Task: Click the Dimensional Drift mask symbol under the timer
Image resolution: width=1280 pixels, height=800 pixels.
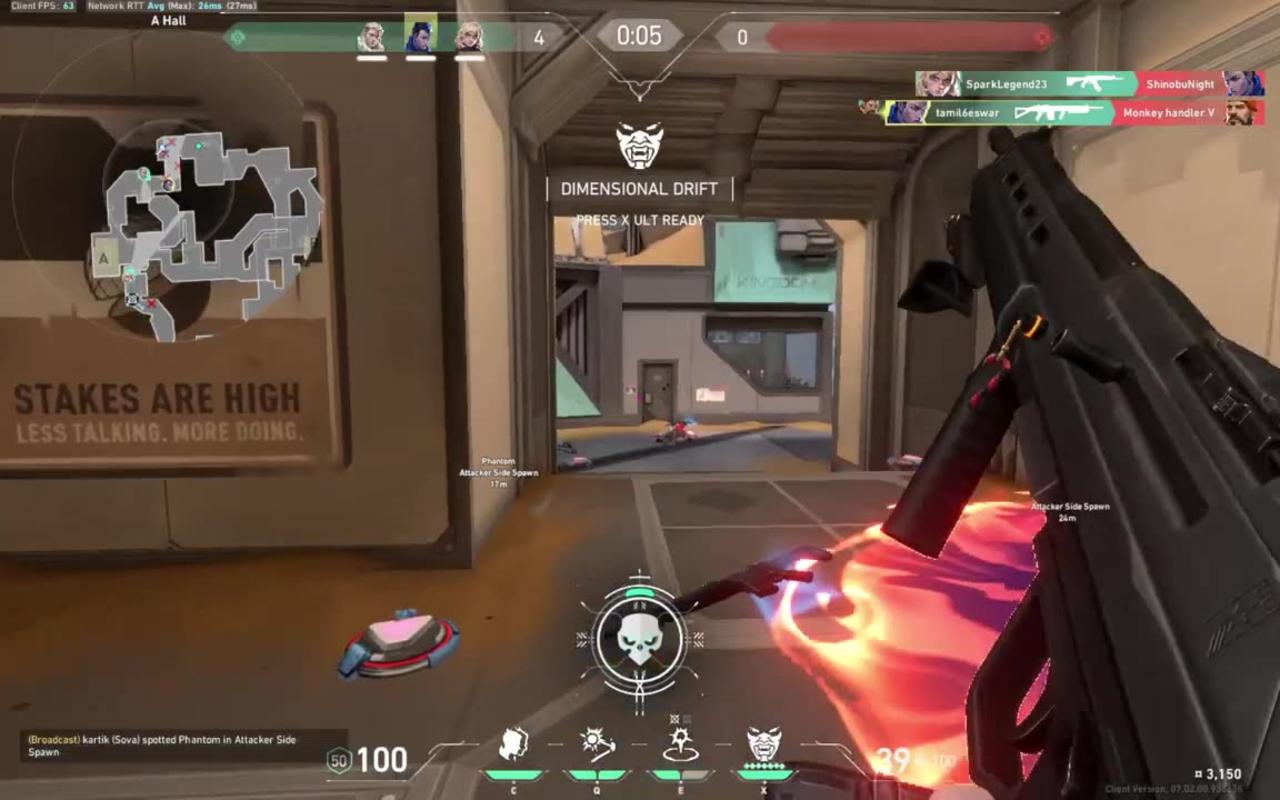Action: point(638,146)
